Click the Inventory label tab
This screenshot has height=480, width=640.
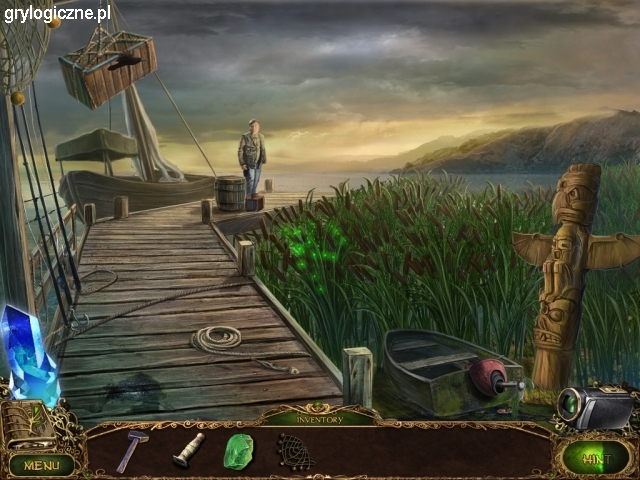click(x=318, y=419)
